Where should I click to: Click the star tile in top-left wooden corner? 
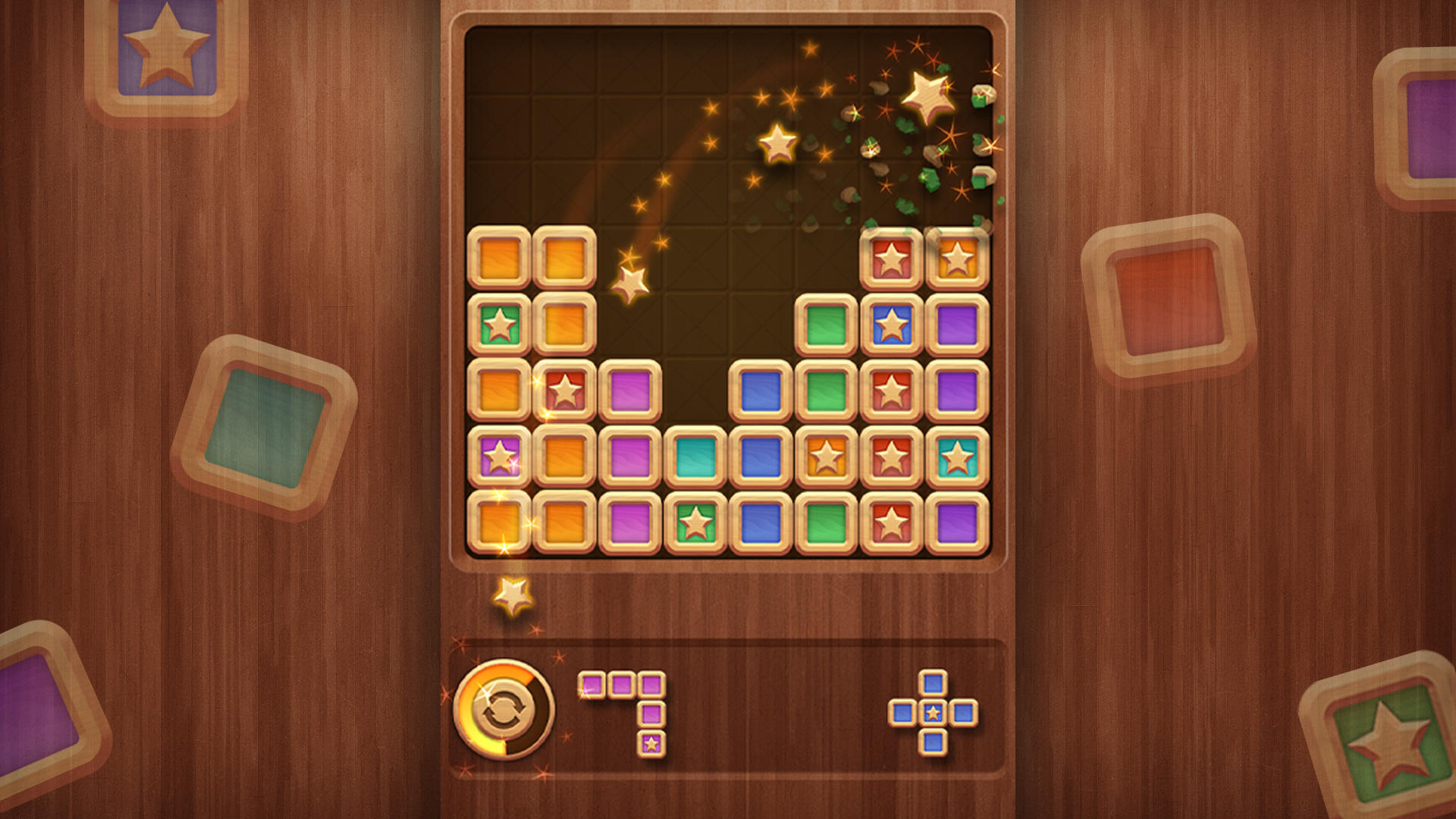coord(167,45)
